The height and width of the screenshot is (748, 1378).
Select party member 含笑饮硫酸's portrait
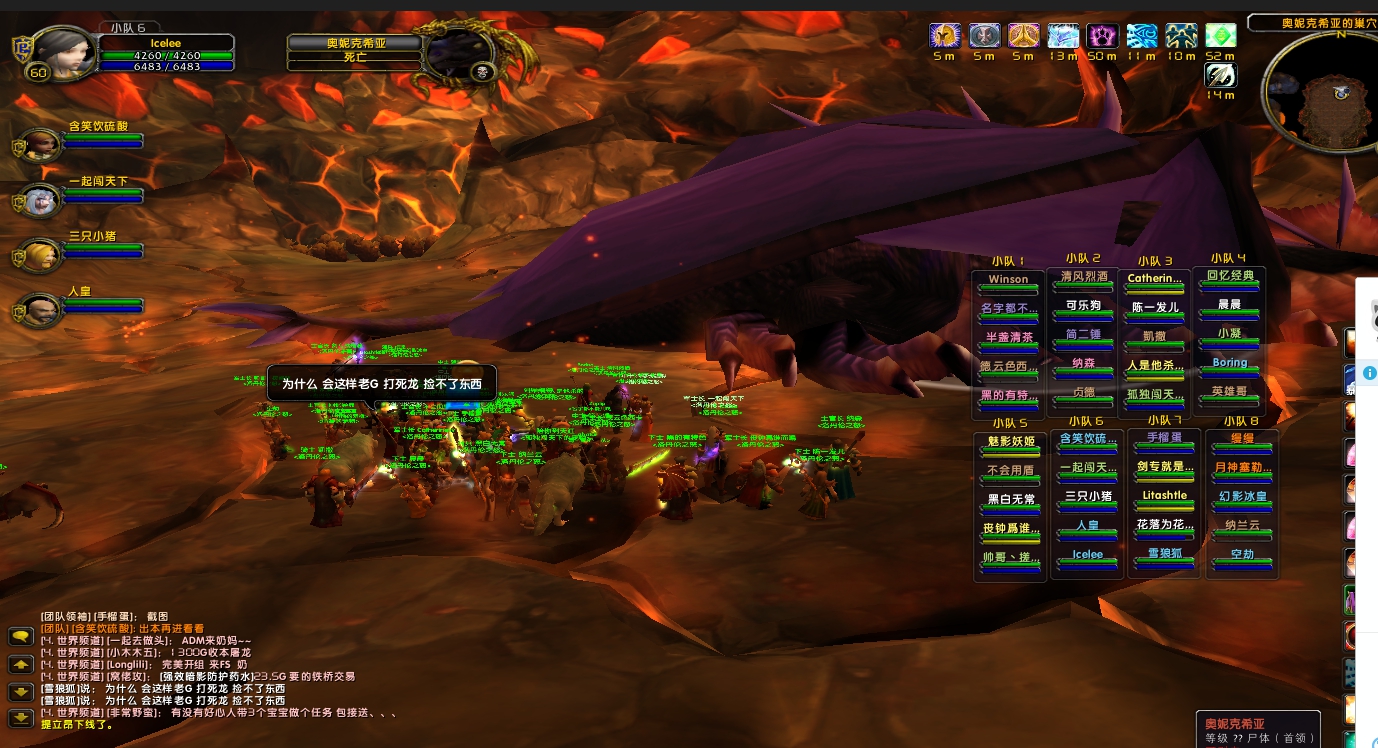coord(41,144)
